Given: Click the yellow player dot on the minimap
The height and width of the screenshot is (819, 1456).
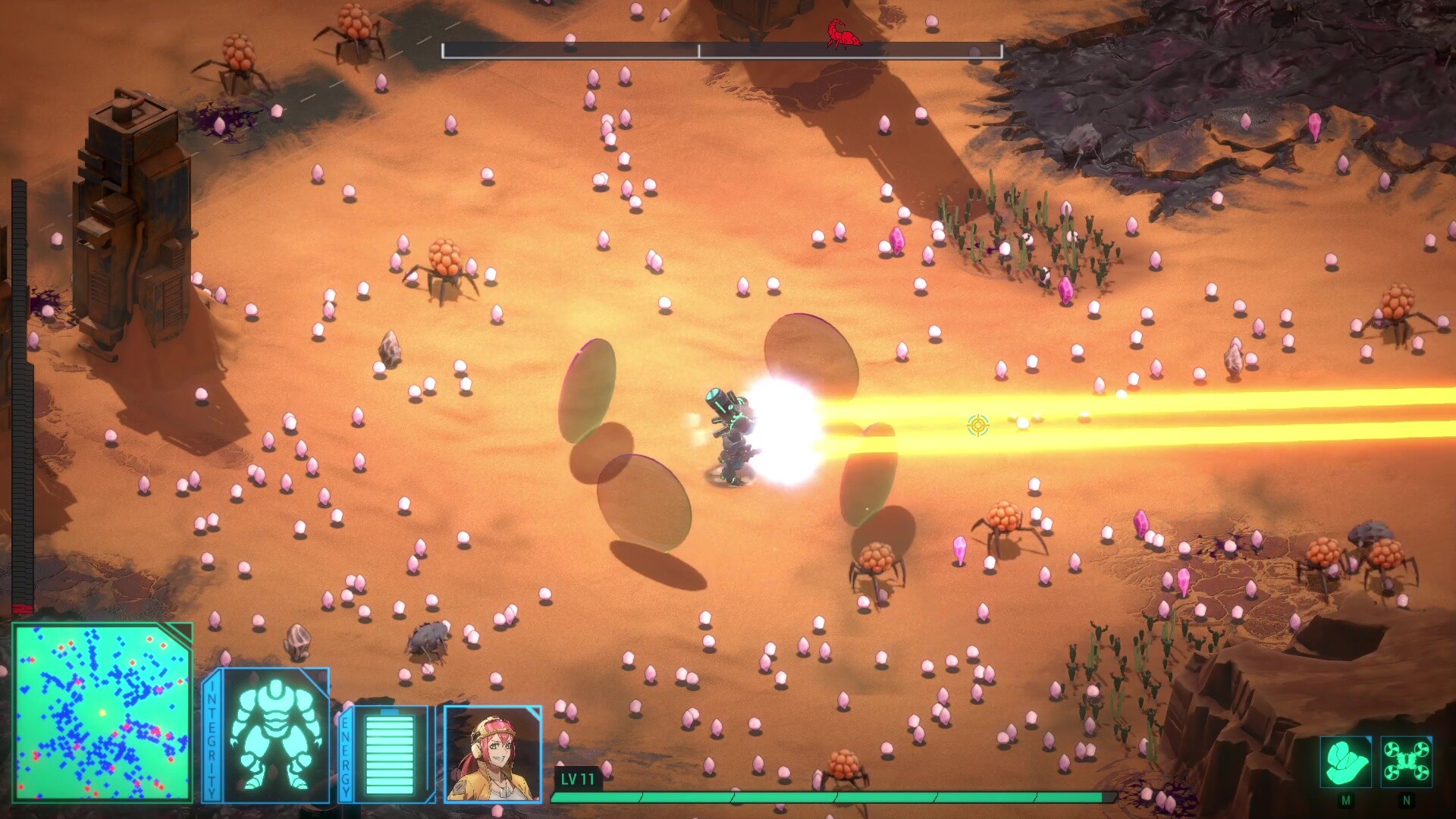Looking at the screenshot, I should tap(102, 712).
